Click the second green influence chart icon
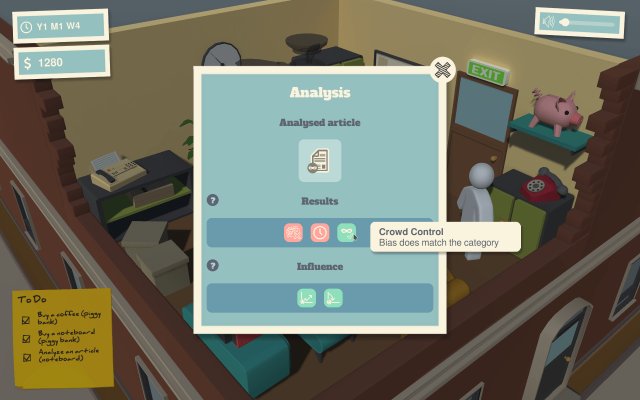This screenshot has width=640, height=400. pyautogui.click(x=334, y=297)
